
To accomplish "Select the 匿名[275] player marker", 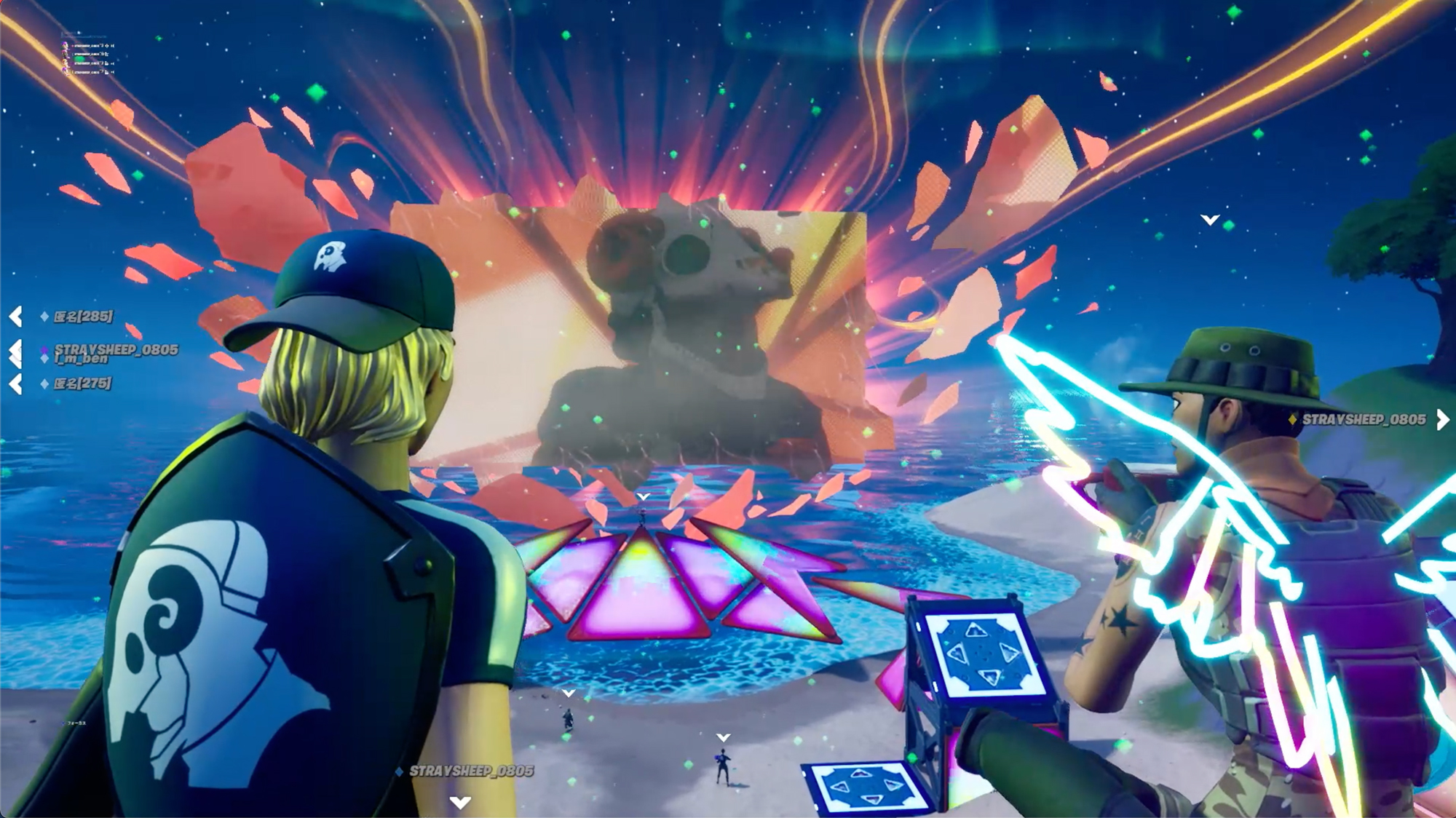I will (82, 384).
